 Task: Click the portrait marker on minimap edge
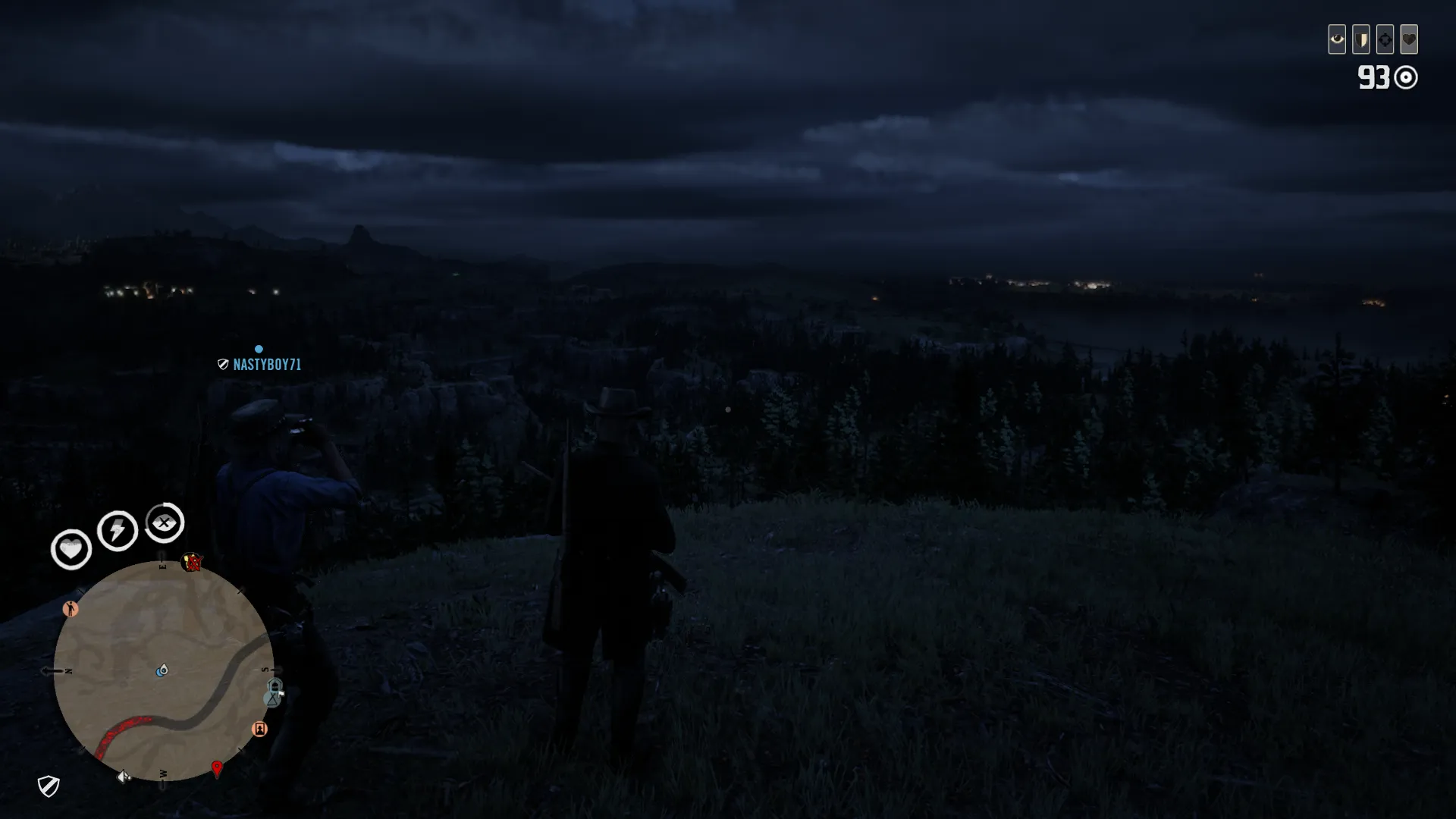tap(259, 729)
